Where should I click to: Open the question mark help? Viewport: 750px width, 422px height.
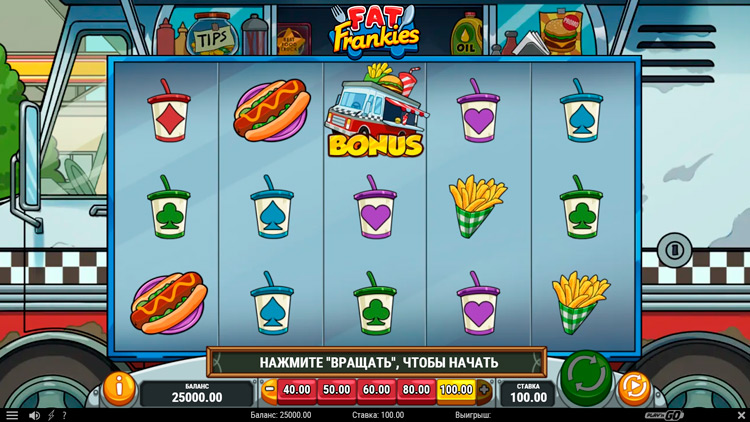pos(65,415)
